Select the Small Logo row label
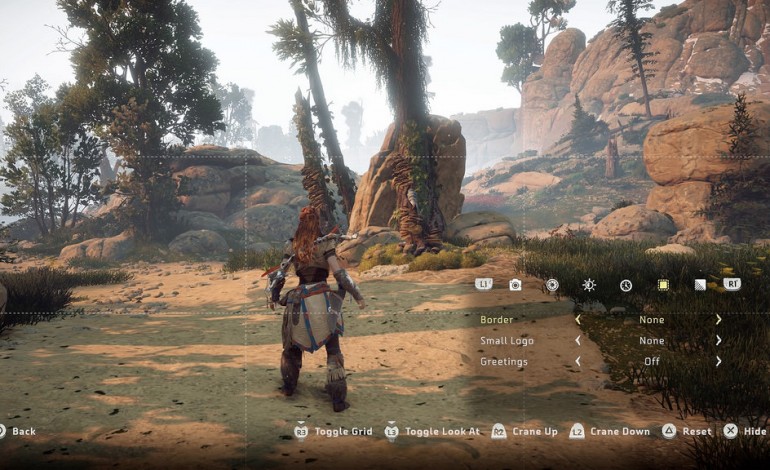 (507, 341)
